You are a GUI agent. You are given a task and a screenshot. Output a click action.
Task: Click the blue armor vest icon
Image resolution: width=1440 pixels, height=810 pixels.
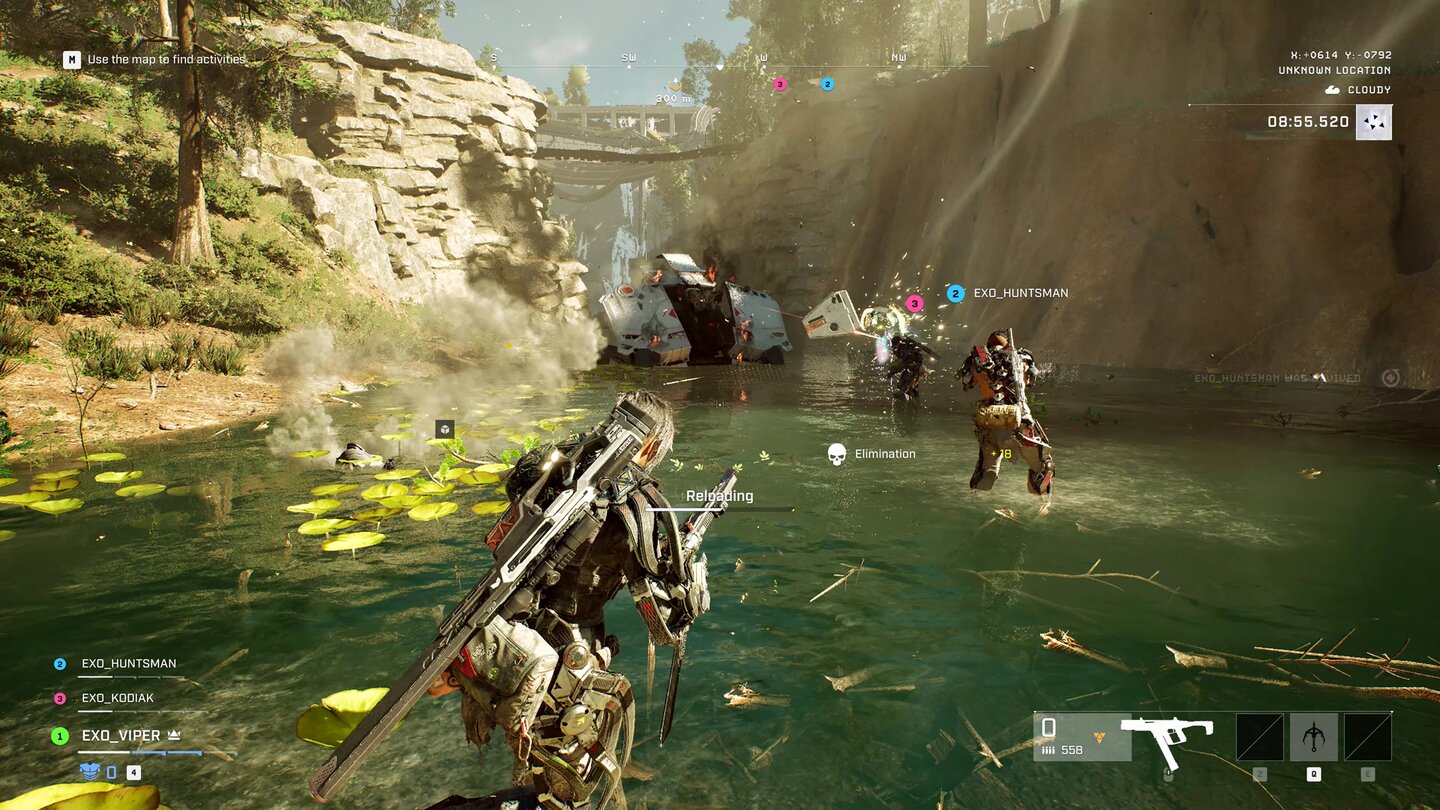(90, 771)
